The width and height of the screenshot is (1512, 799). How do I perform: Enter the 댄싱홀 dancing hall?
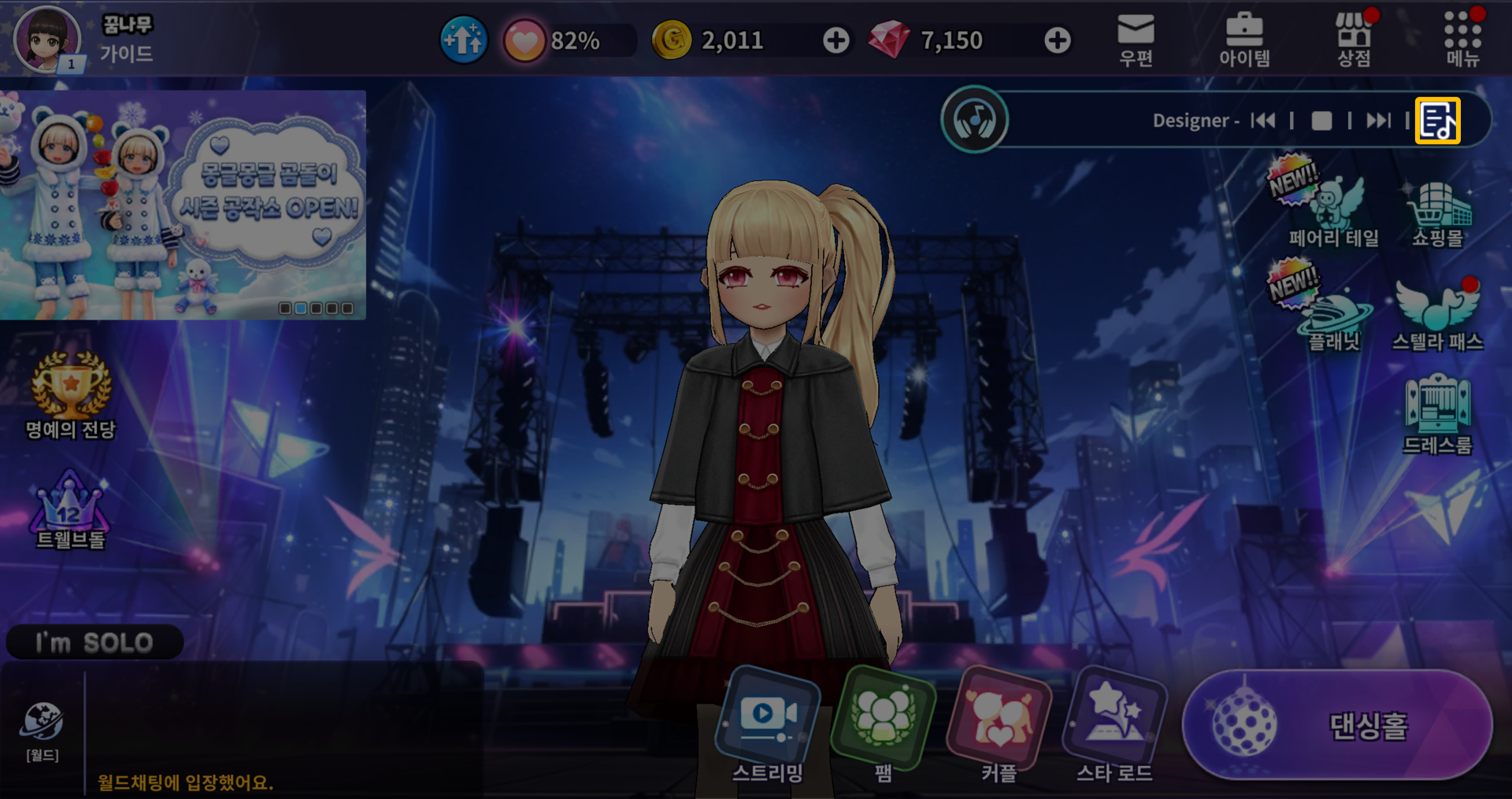coord(1337,724)
